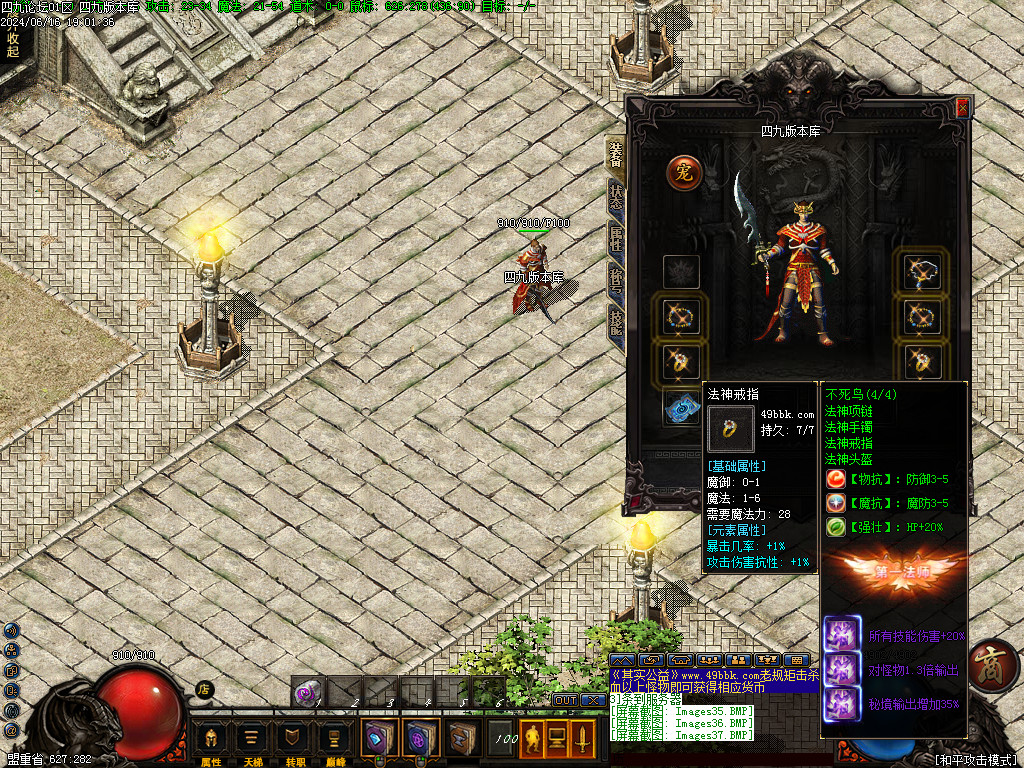The height and width of the screenshot is (768, 1024).
Task: Show the 技能 skills tab
Action: [x=616, y=322]
